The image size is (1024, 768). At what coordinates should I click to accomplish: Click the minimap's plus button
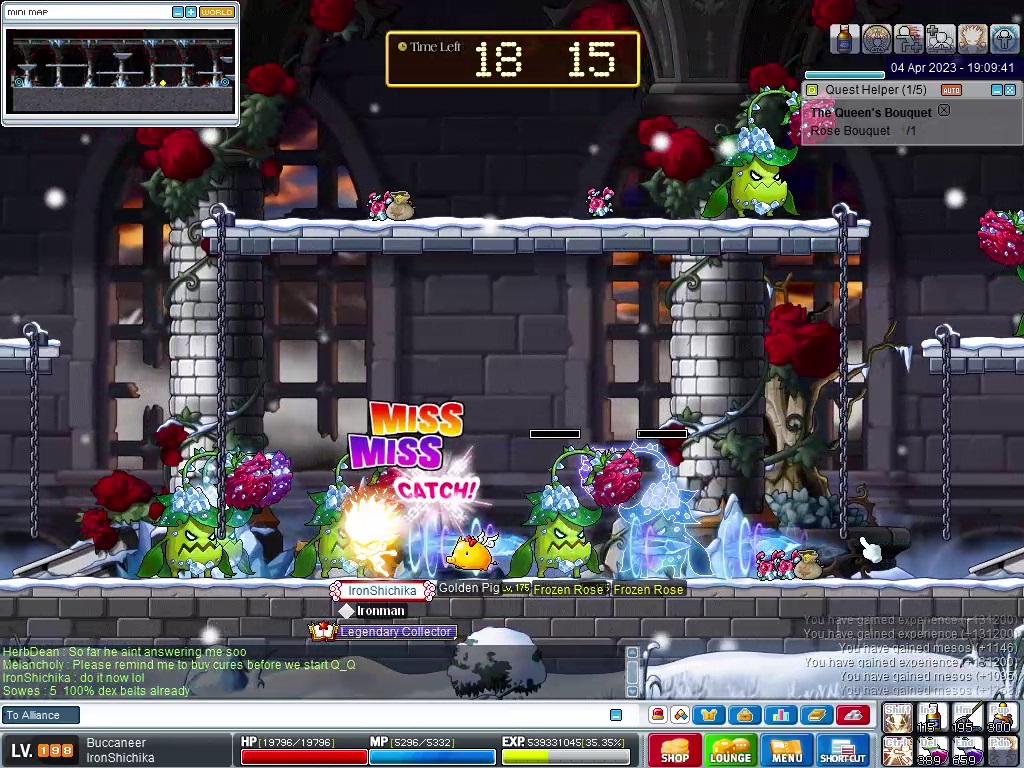pos(190,12)
